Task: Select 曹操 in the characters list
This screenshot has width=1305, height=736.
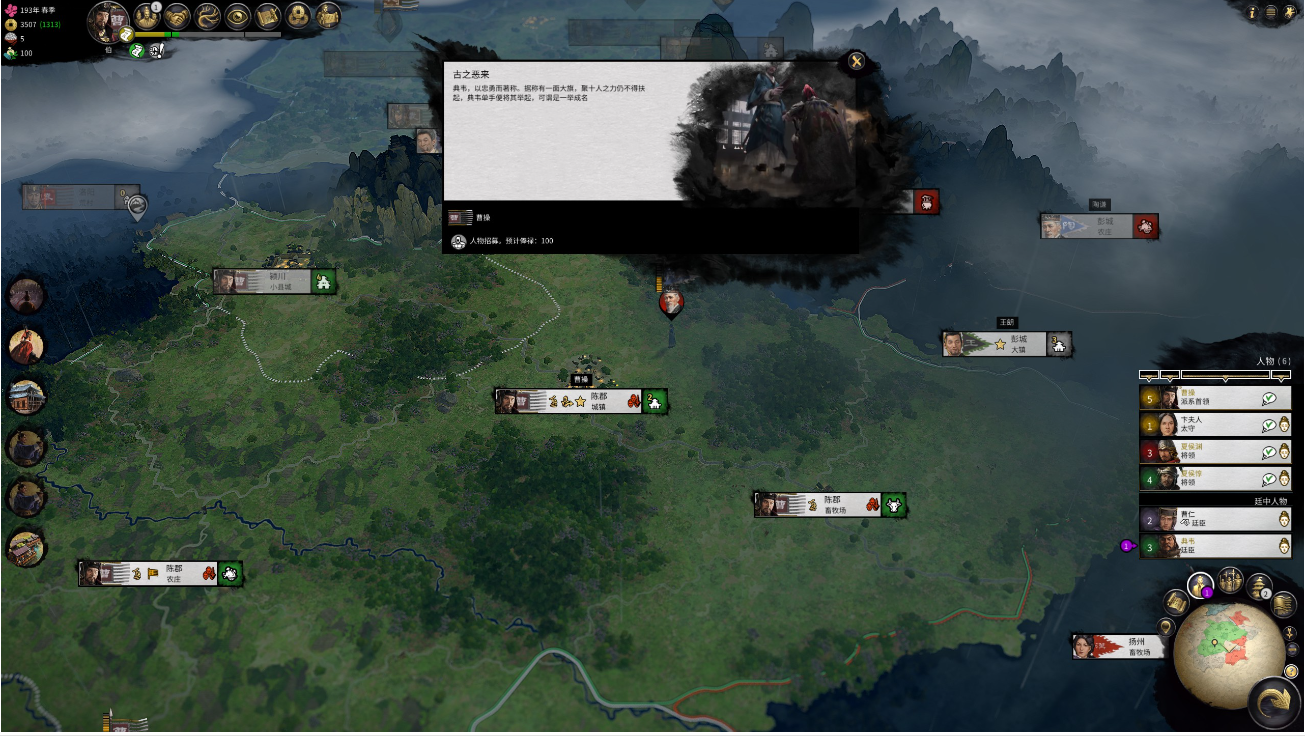Action: 1214,398
